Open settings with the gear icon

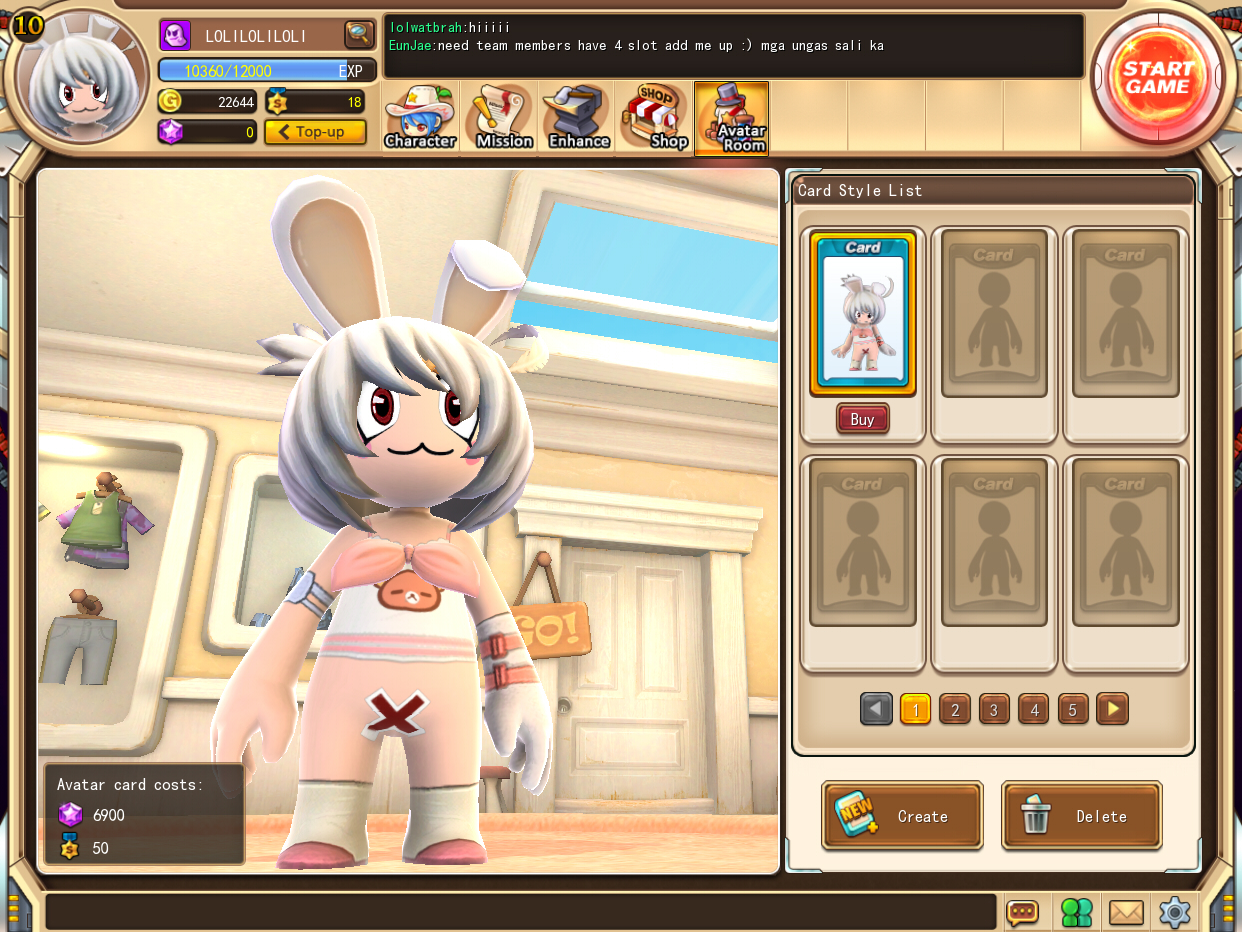1175,912
